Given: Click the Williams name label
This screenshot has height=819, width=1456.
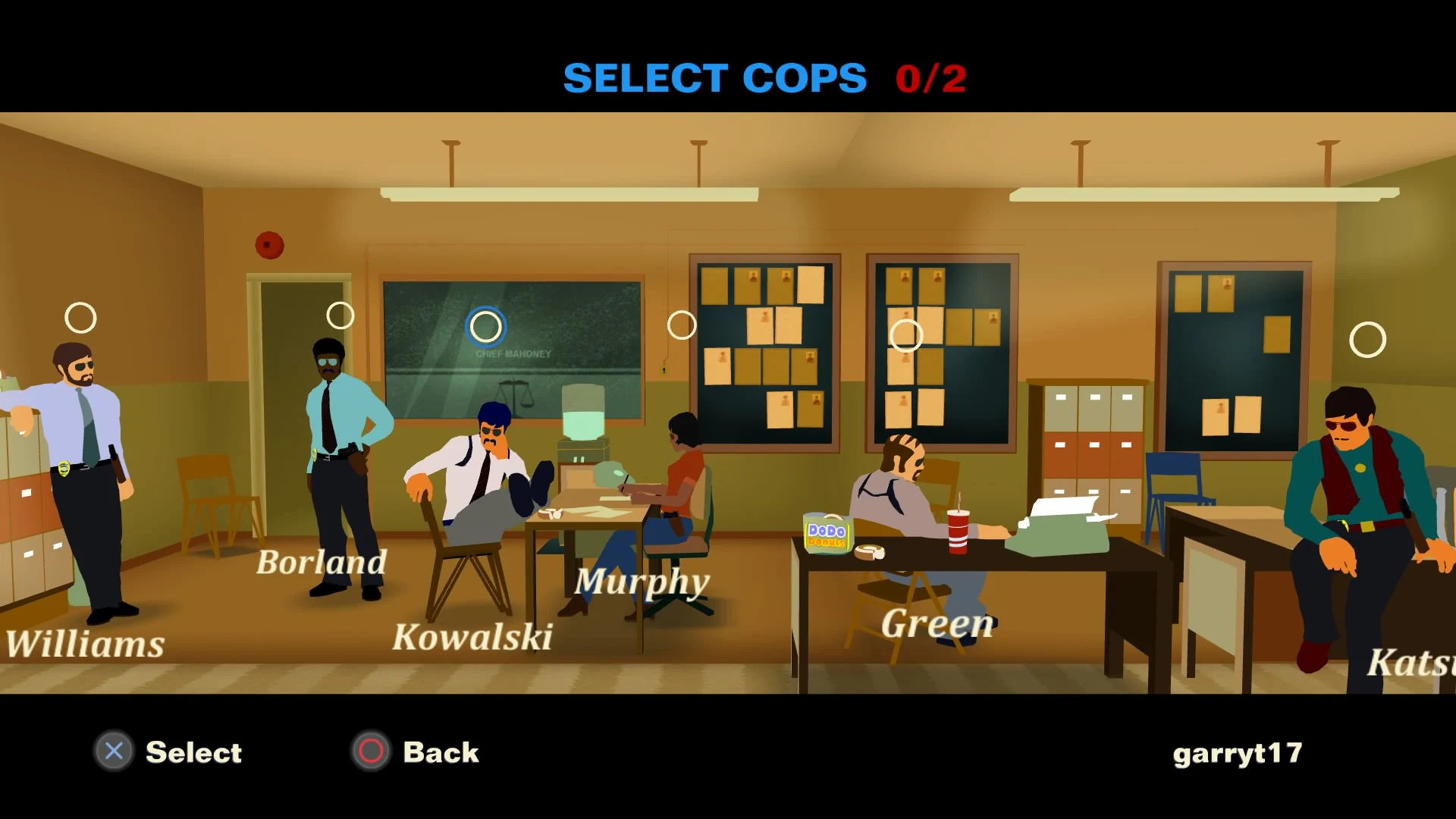Looking at the screenshot, I should click(83, 644).
